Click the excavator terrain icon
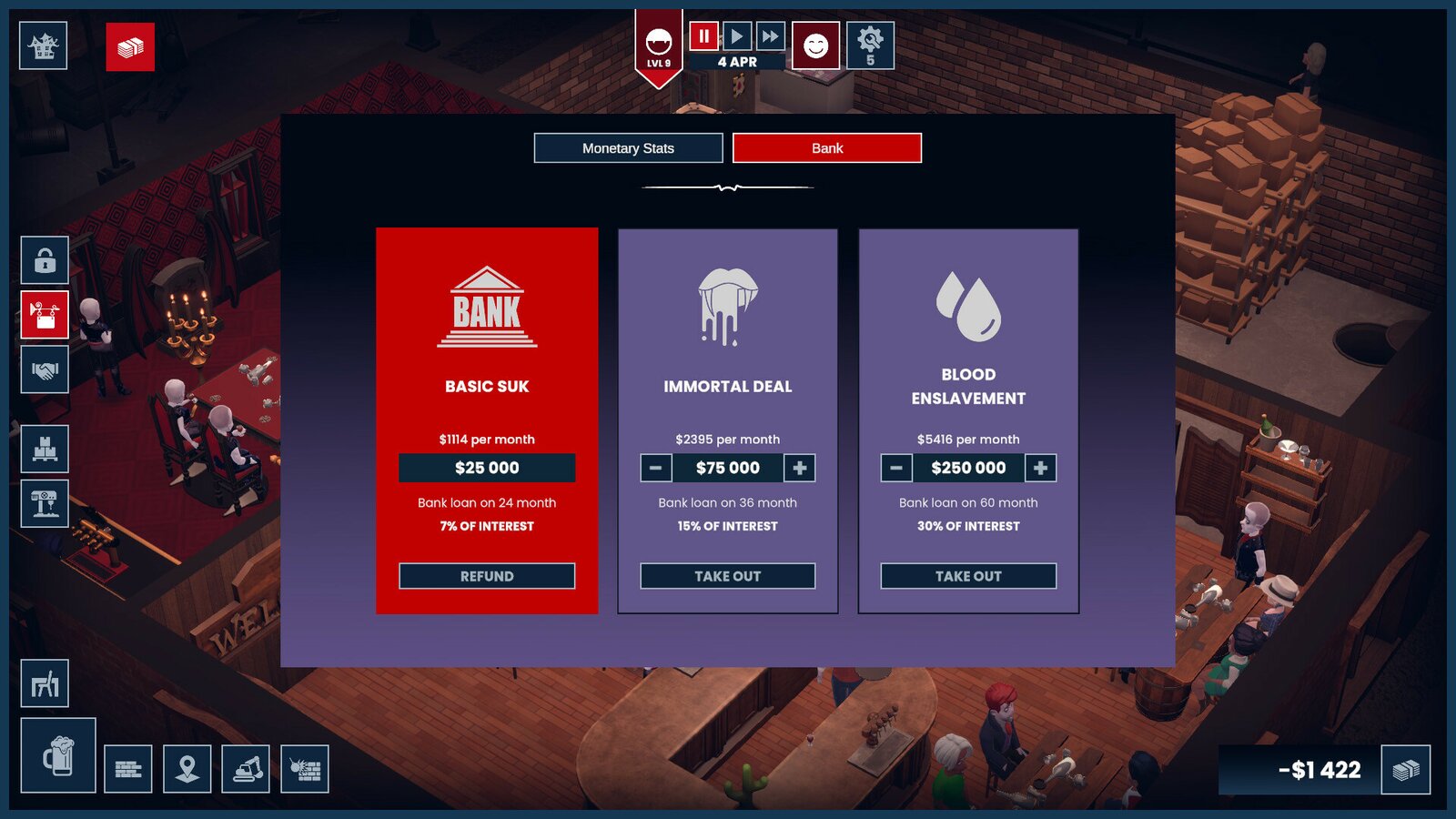 (x=246, y=769)
